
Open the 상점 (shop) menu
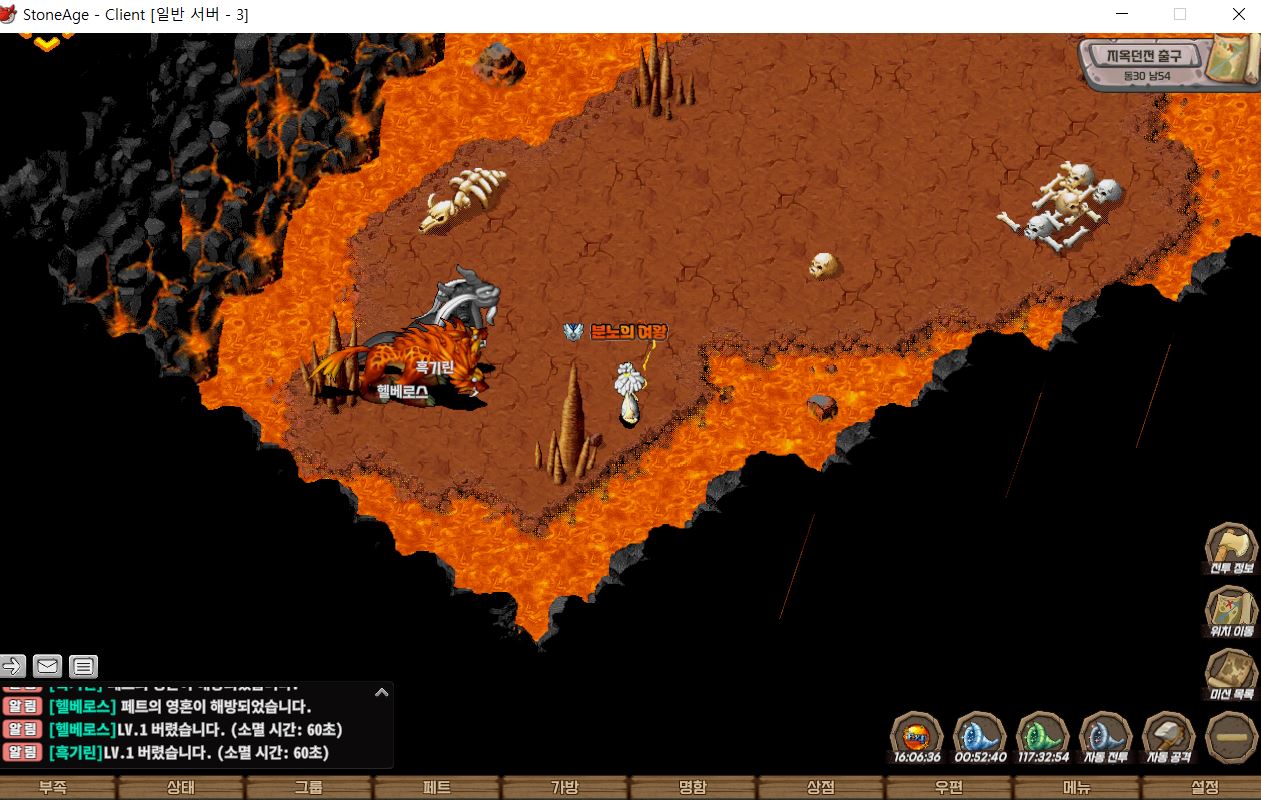pyautogui.click(x=821, y=788)
